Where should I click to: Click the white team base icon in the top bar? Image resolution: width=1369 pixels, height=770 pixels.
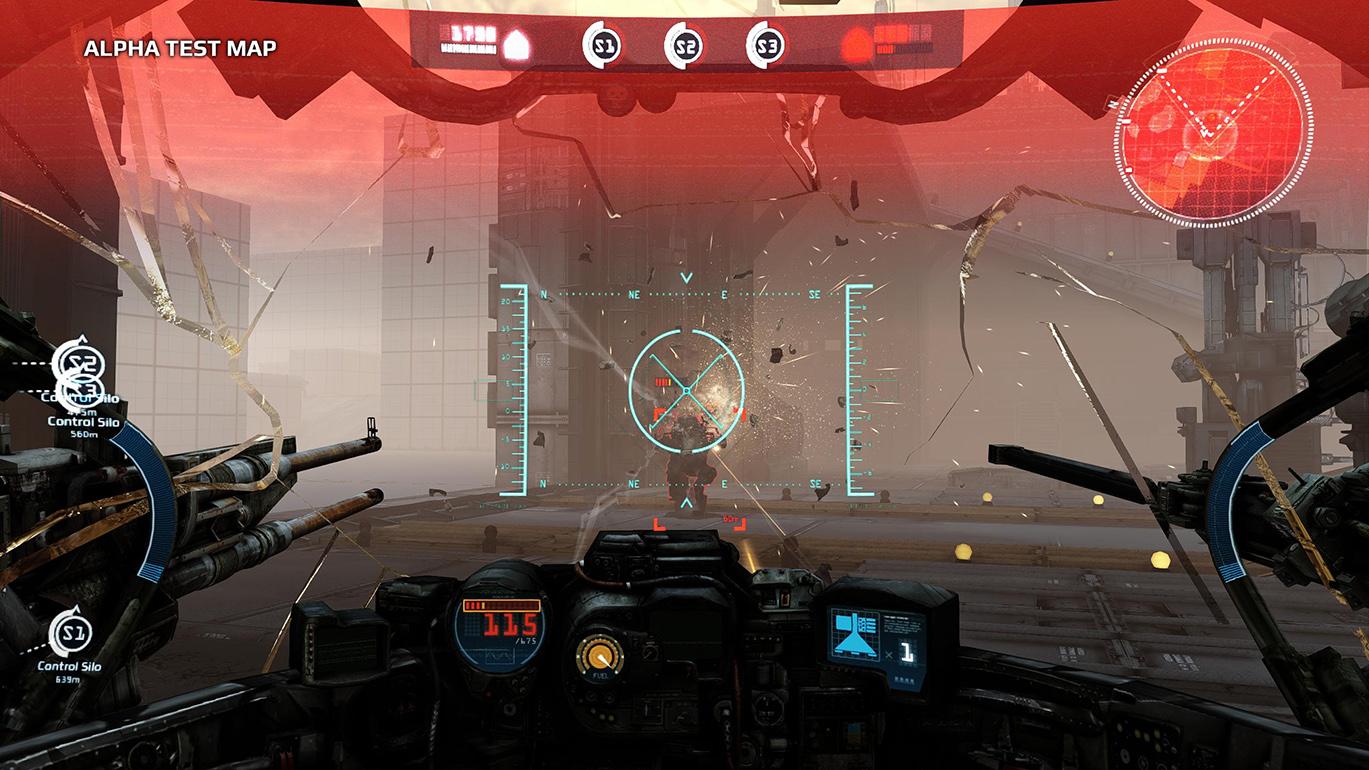point(513,42)
